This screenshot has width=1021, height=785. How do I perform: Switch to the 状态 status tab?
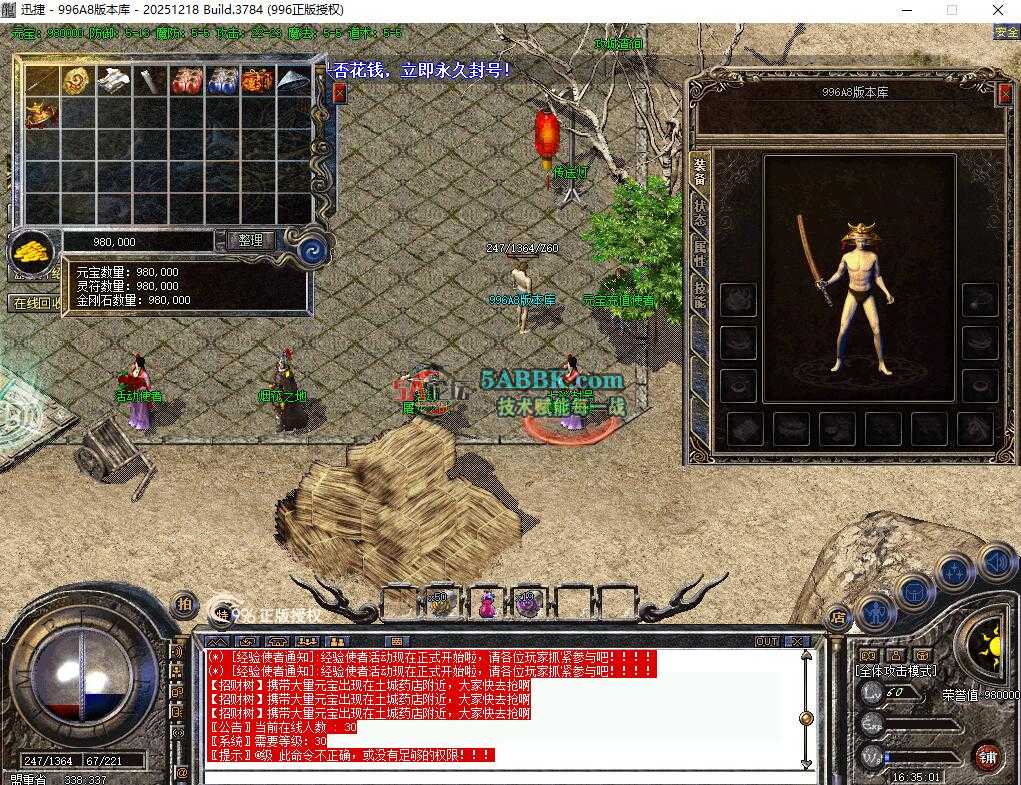coord(699,214)
